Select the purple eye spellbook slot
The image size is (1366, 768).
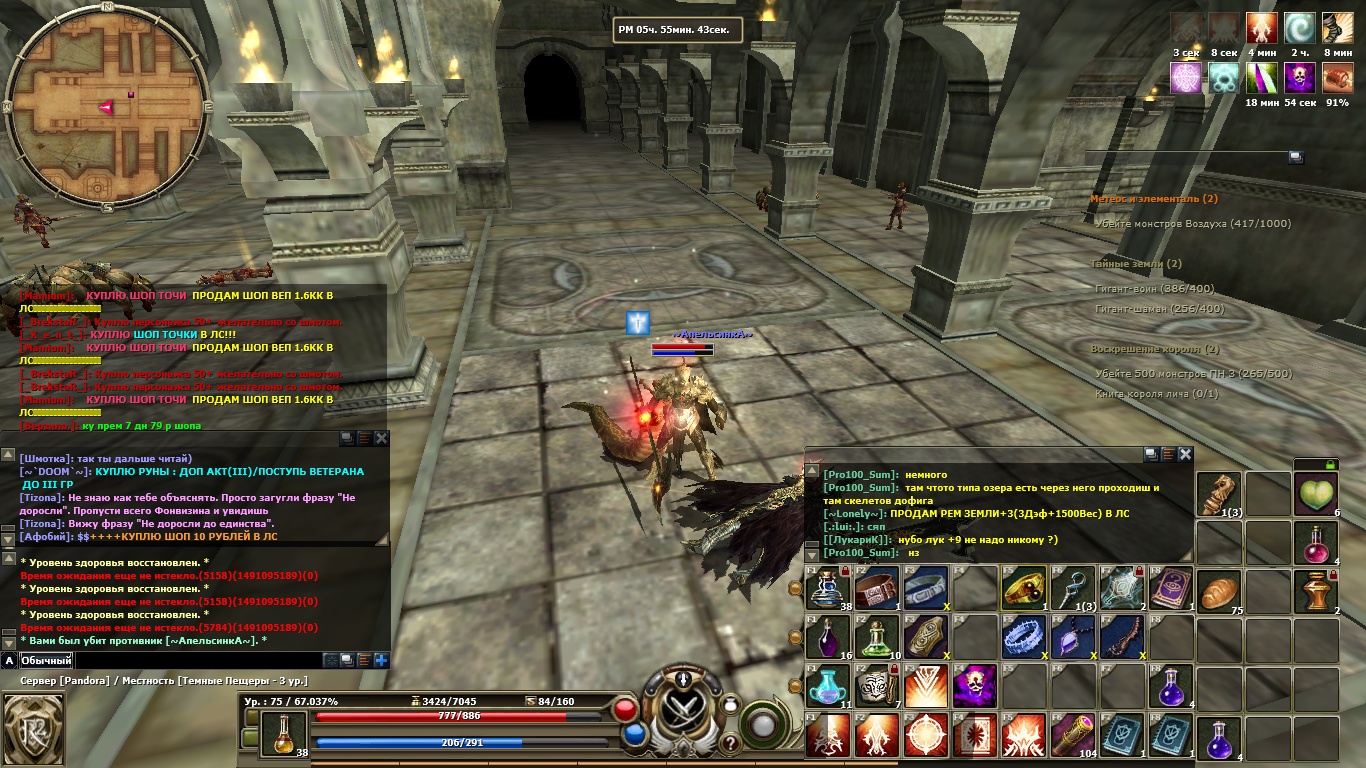1170,588
